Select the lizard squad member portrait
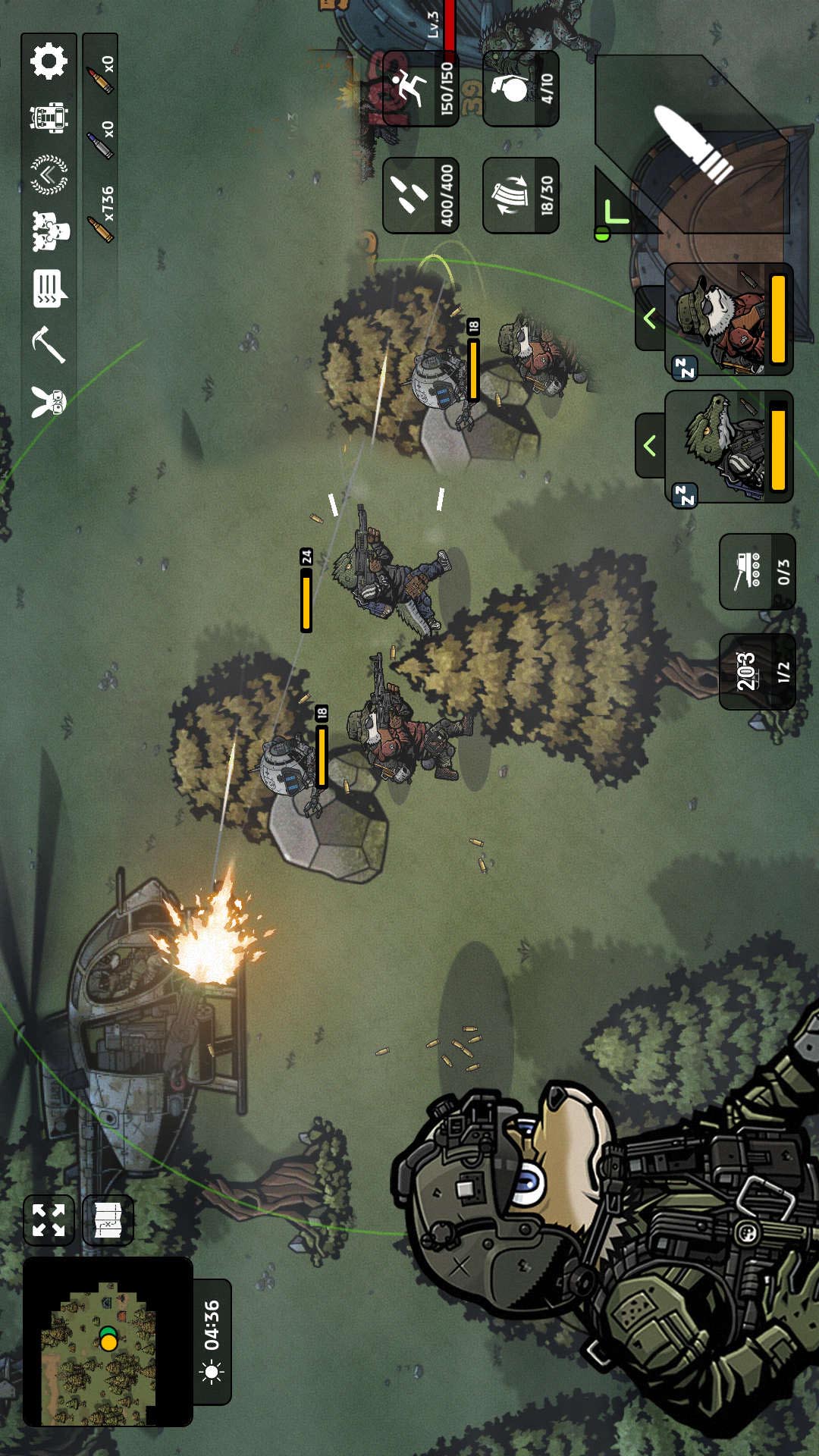 tap(730, 447)
